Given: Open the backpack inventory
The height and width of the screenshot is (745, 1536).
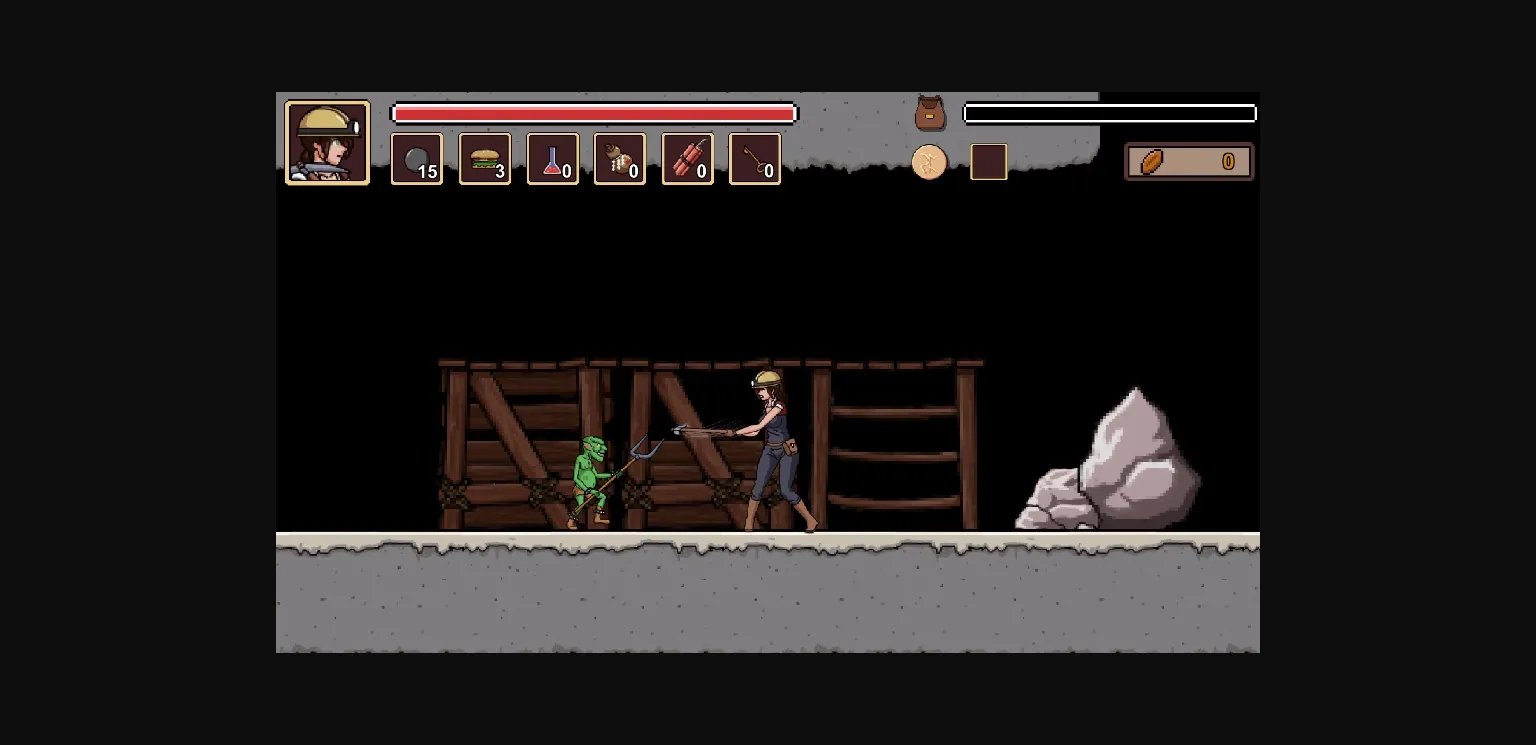Looking at the screenshot, I should click(x=929, y=112).
